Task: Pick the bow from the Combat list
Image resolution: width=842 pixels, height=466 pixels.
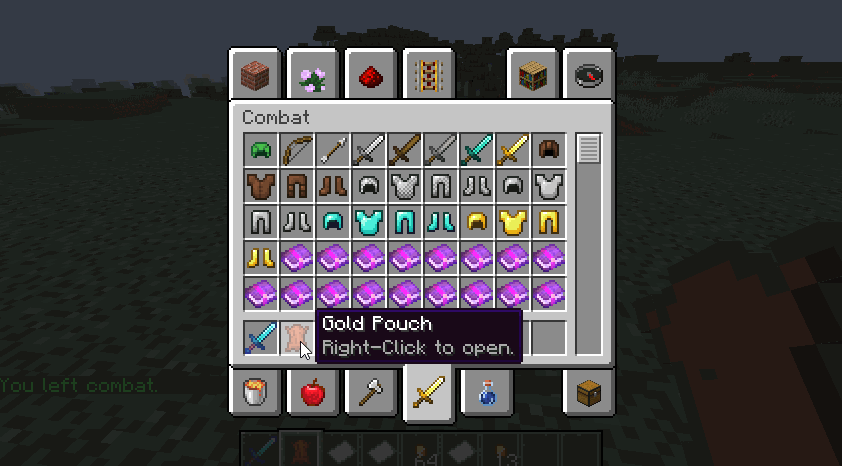Action: coord(297,150)
